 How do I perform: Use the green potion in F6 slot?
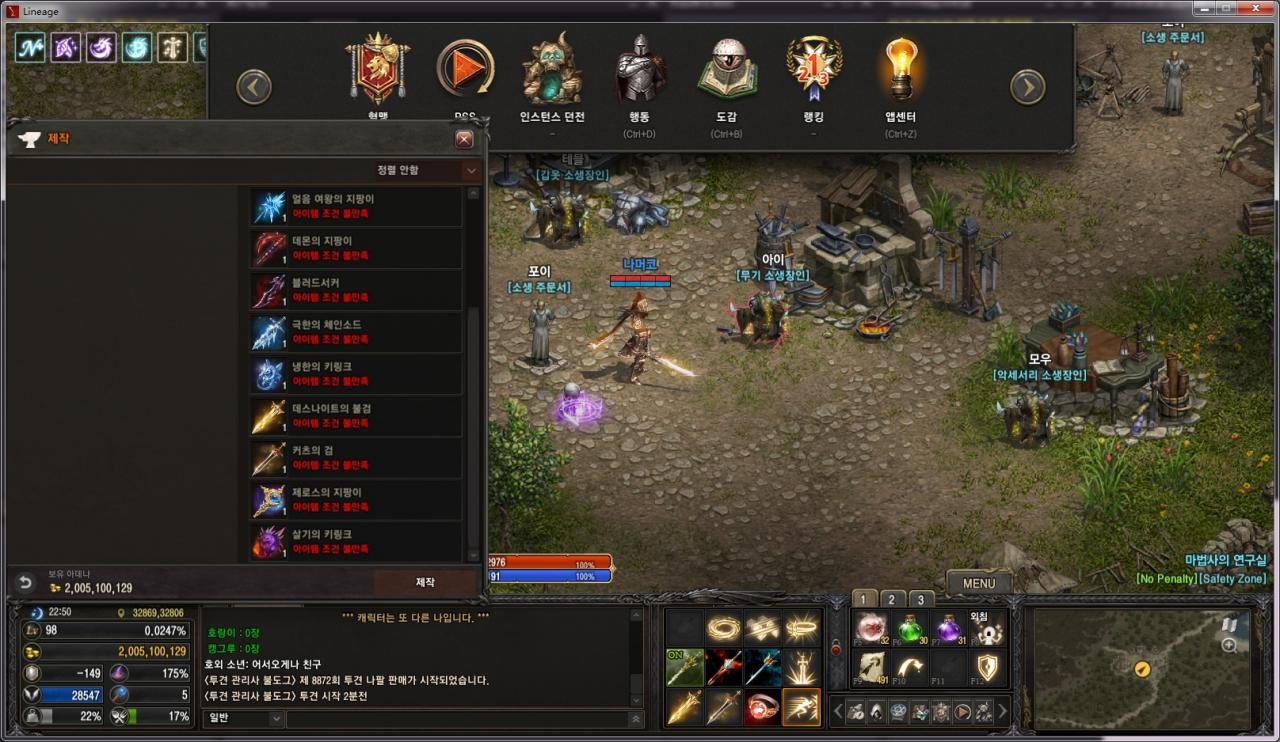[x=908, y=628]
